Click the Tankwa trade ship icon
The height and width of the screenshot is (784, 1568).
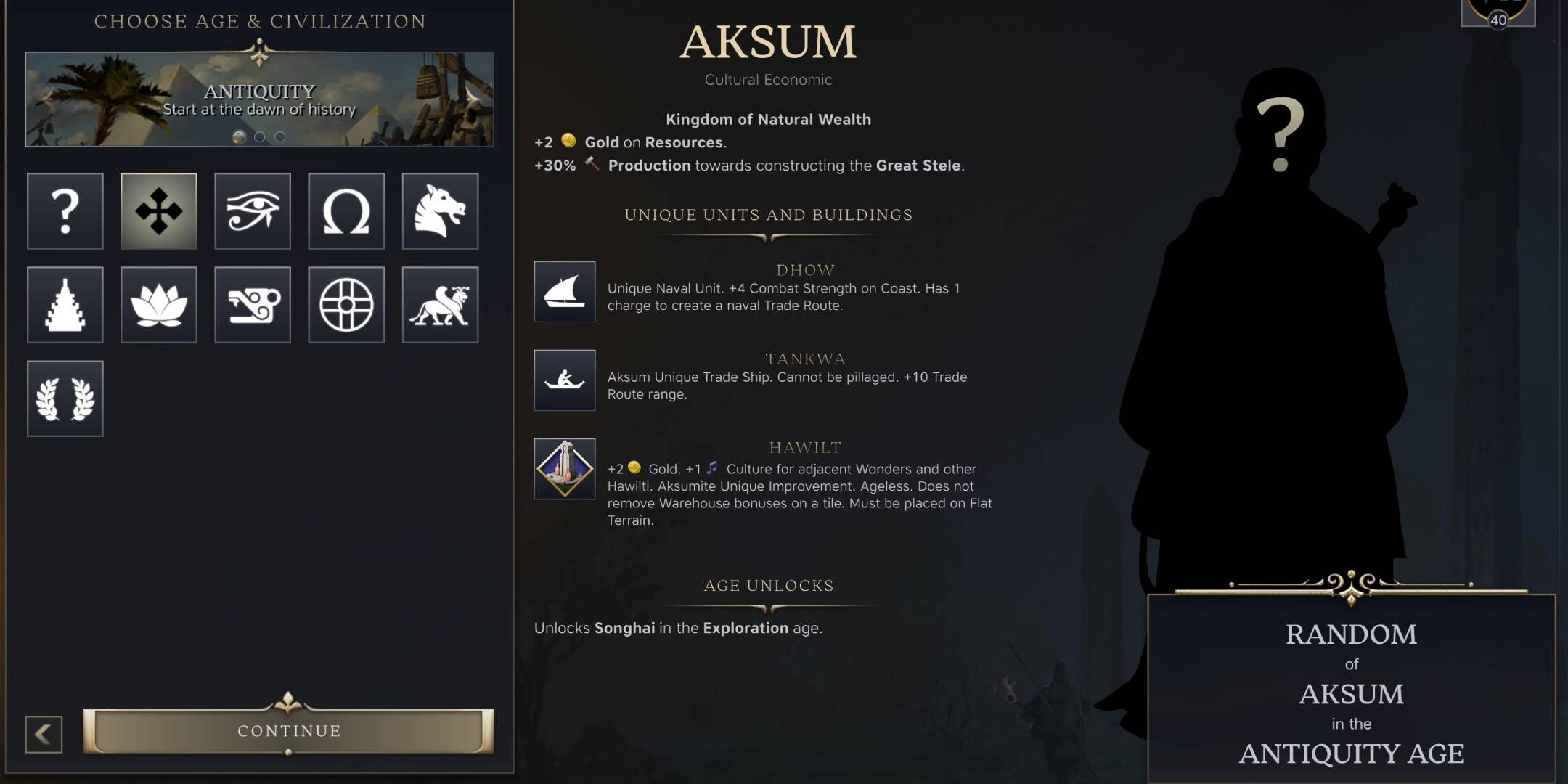coord(565,381)
